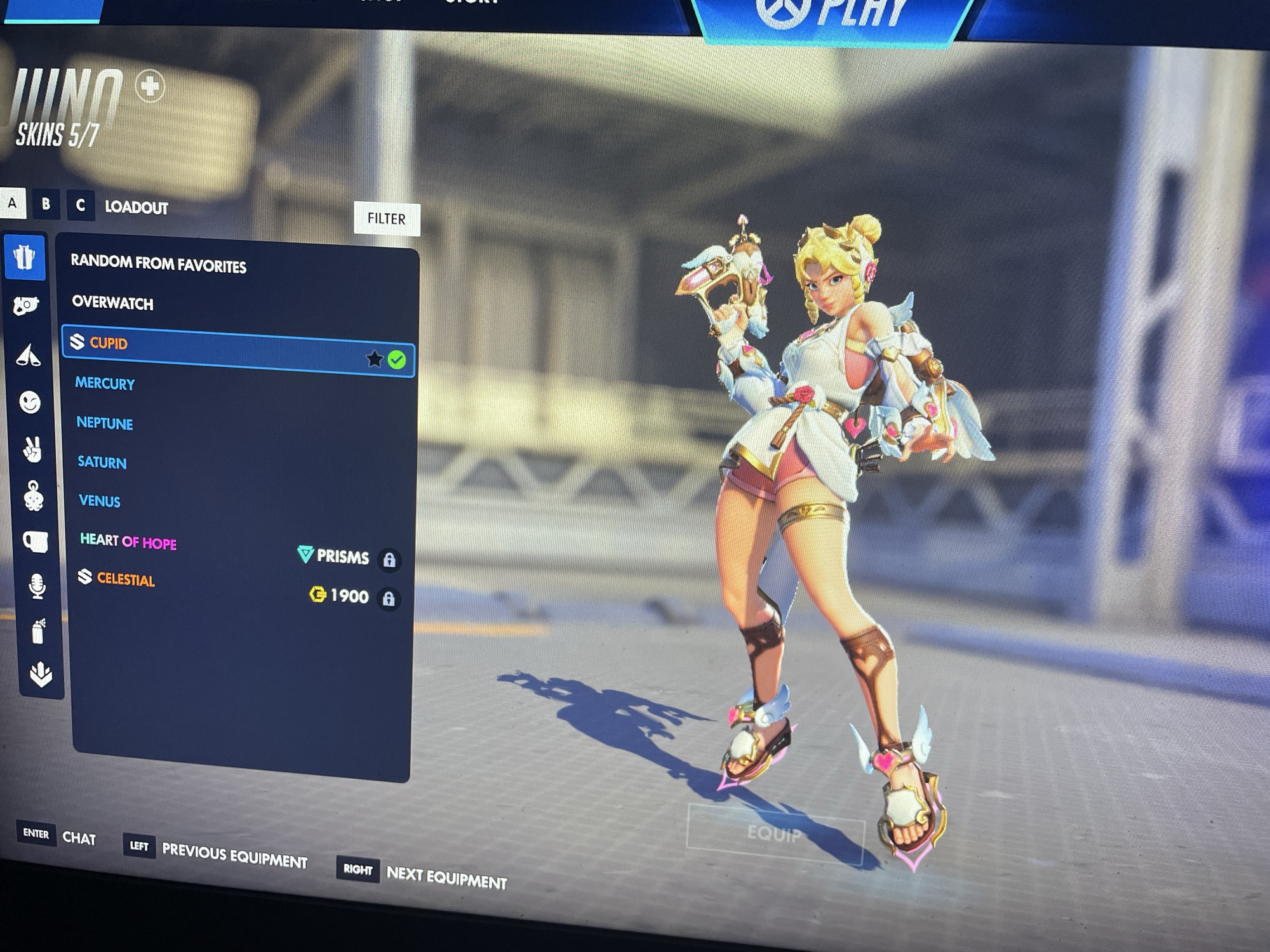
Task: Choose the default Overwatch skin
Action: click(x=112, y=303)
